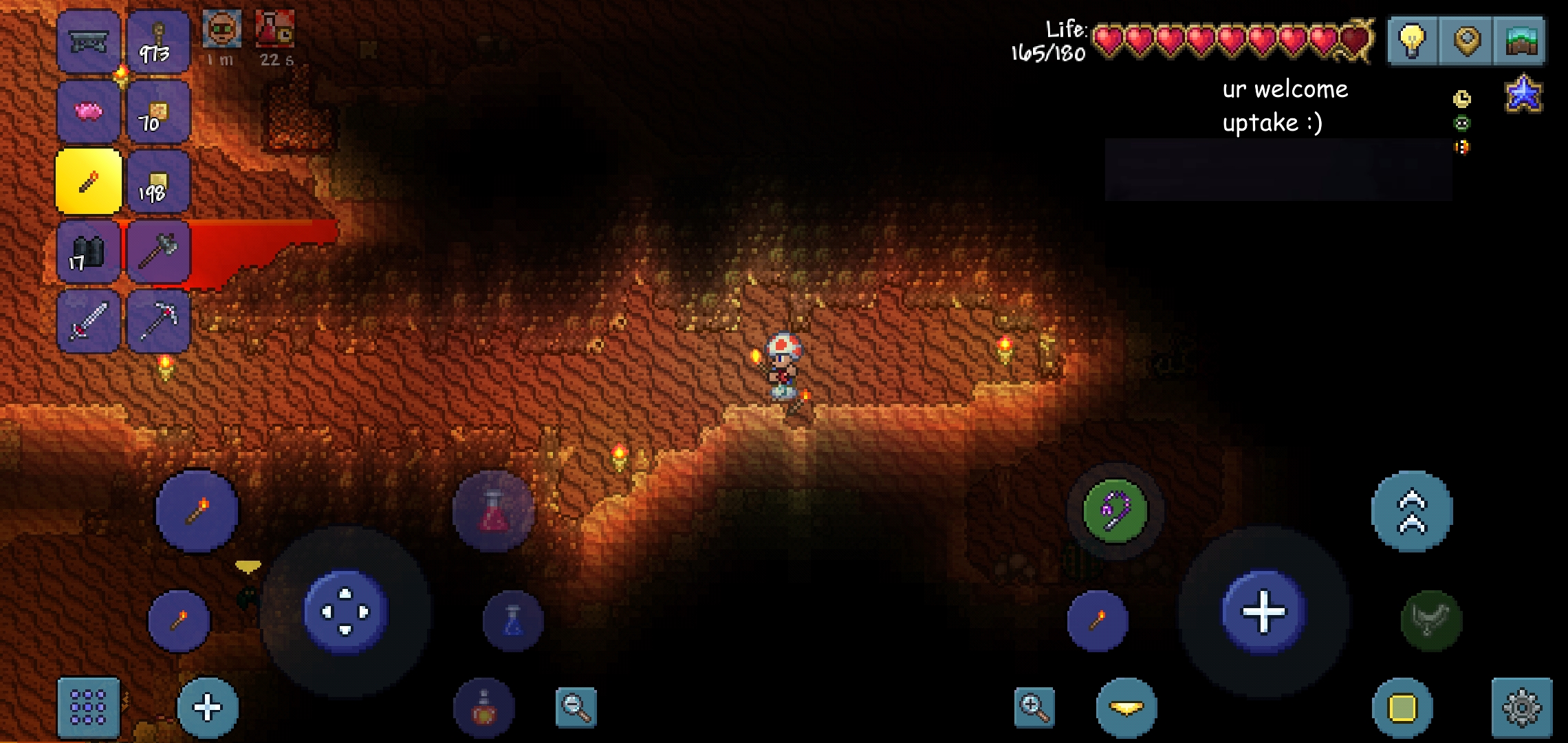1568x743 pixels.
Task: Expand extra slots with the small plus button
Action: (x=205, y=706)
